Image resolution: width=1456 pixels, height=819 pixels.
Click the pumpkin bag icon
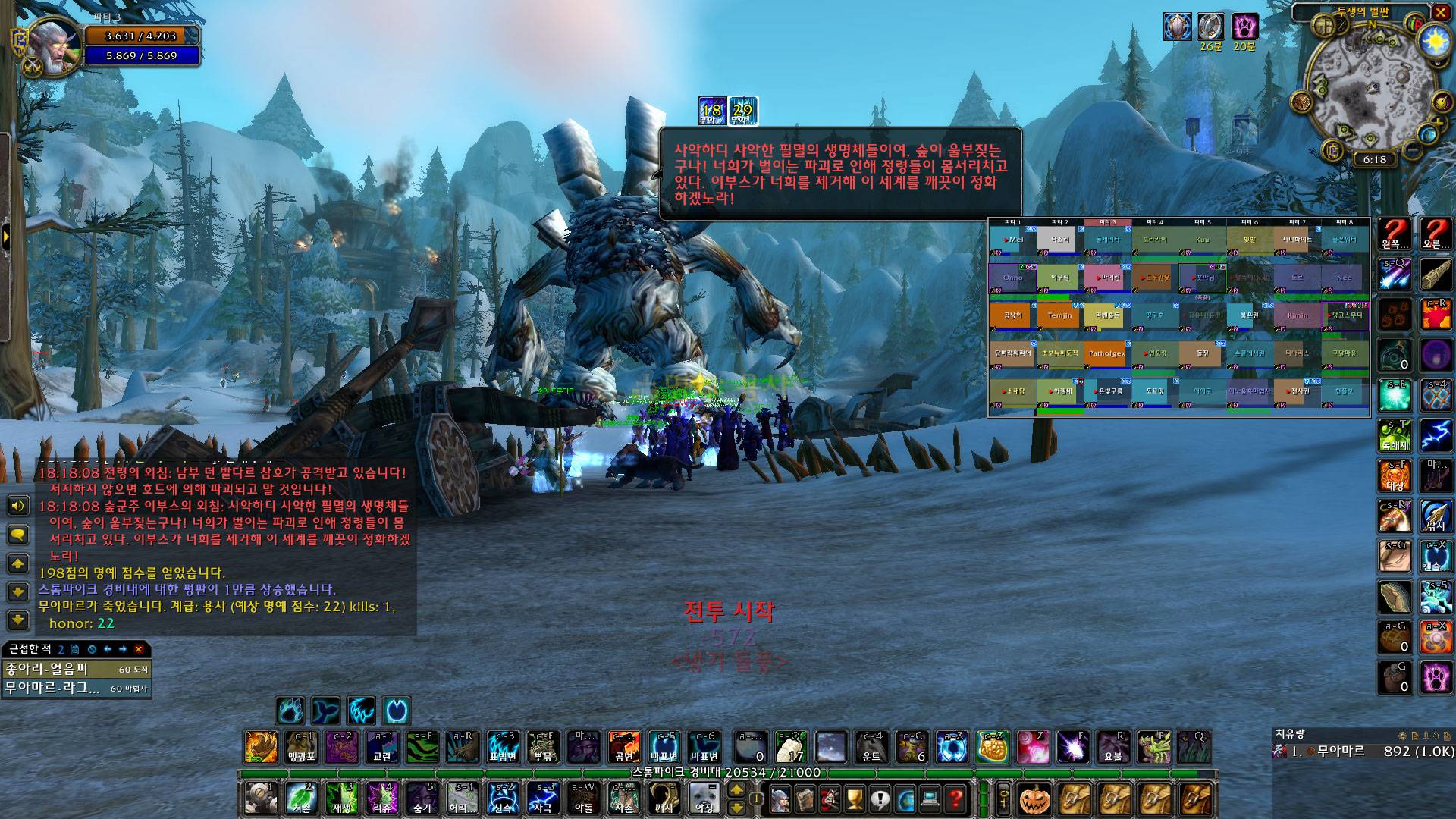(1032, 799)
